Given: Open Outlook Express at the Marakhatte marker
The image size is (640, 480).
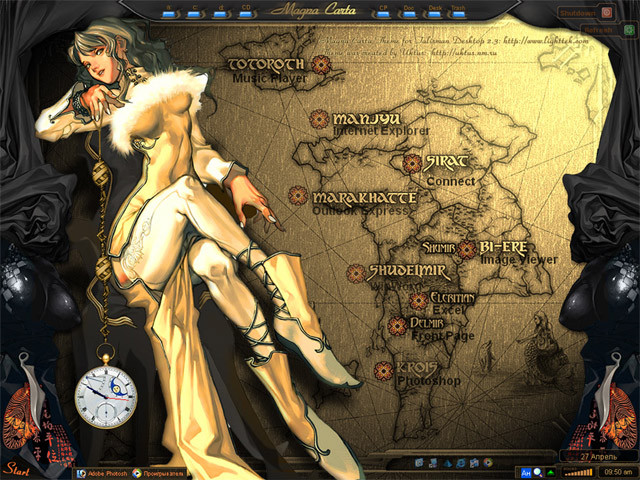Looking at the screenshot, I should (297, 195).
